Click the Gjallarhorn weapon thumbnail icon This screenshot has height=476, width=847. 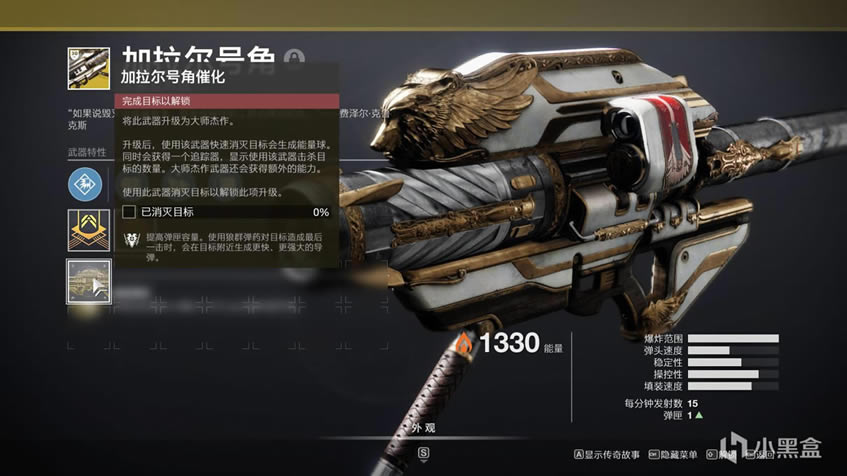(x=89, y=69)
